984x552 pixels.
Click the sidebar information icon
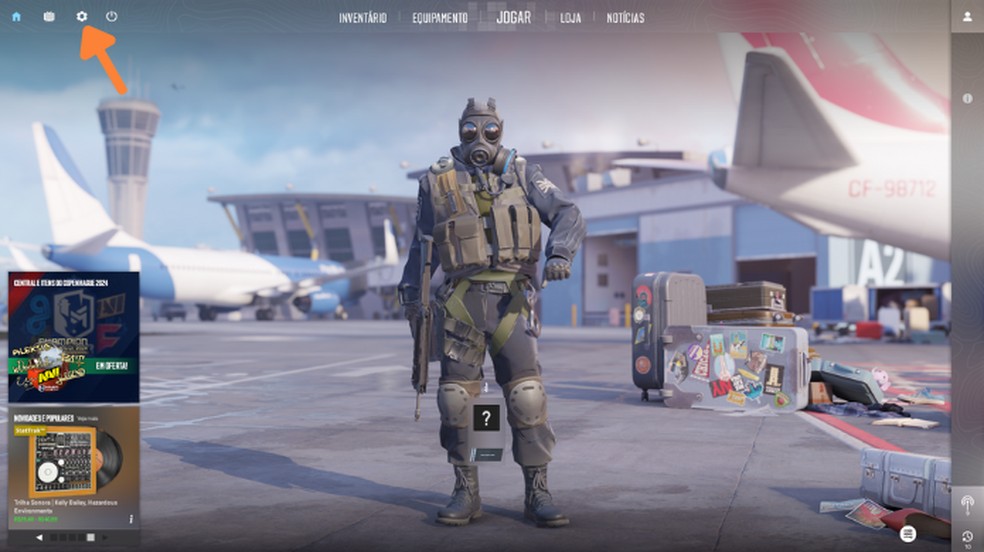point(967,98)
